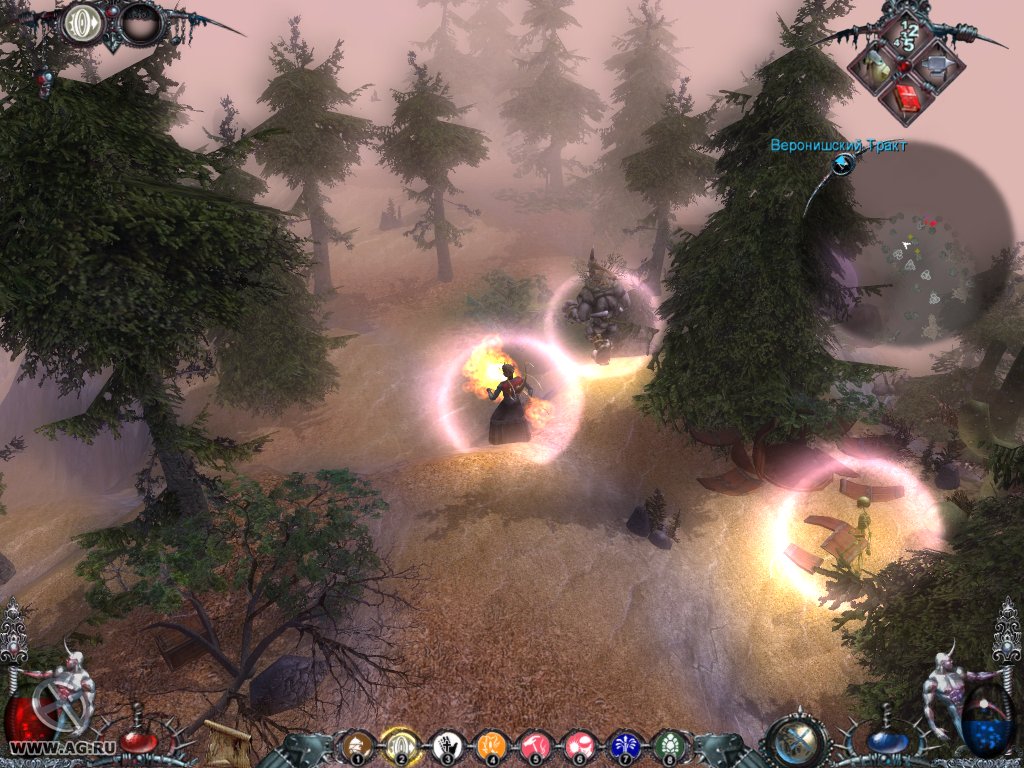Select hotbar slot 1 with the helmet icon
Image resolution: width=1024 pixels, height=768 pixels.
tap(355, 745)
